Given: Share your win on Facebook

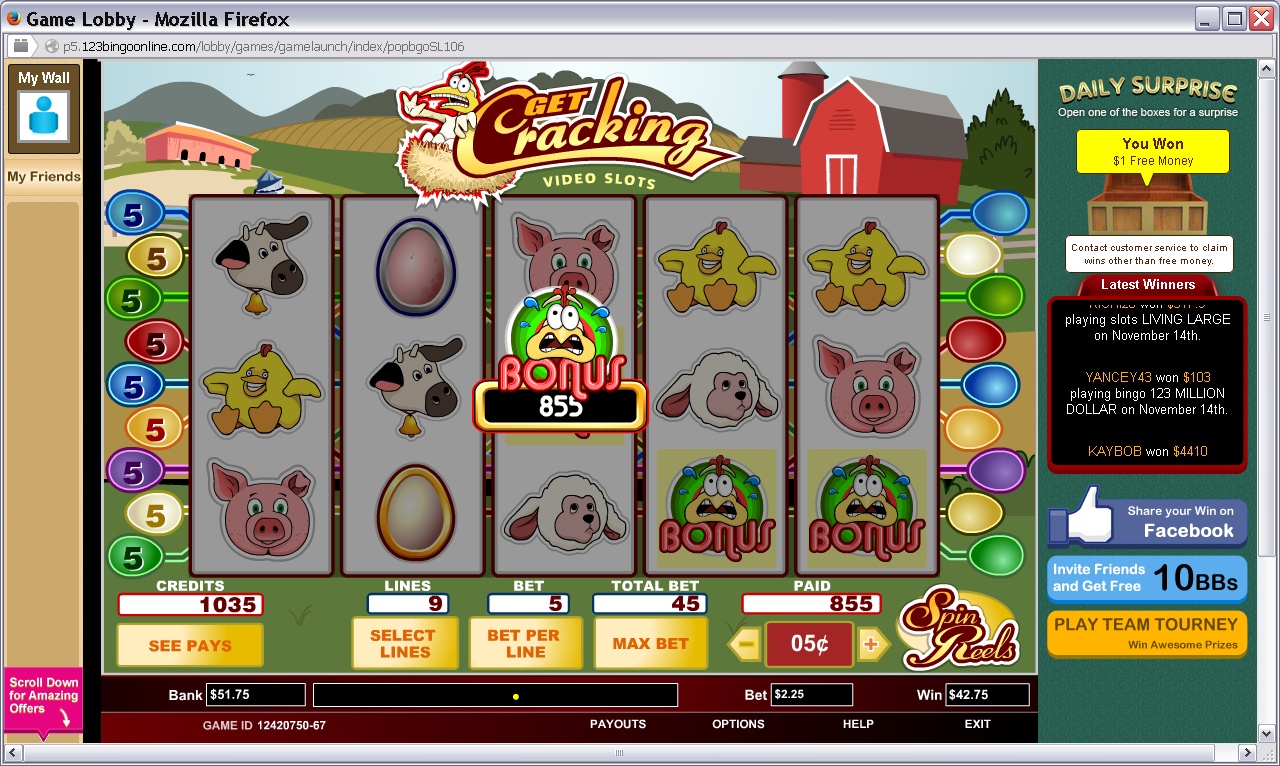Looking at the screenshot, I should point(1147,521).
